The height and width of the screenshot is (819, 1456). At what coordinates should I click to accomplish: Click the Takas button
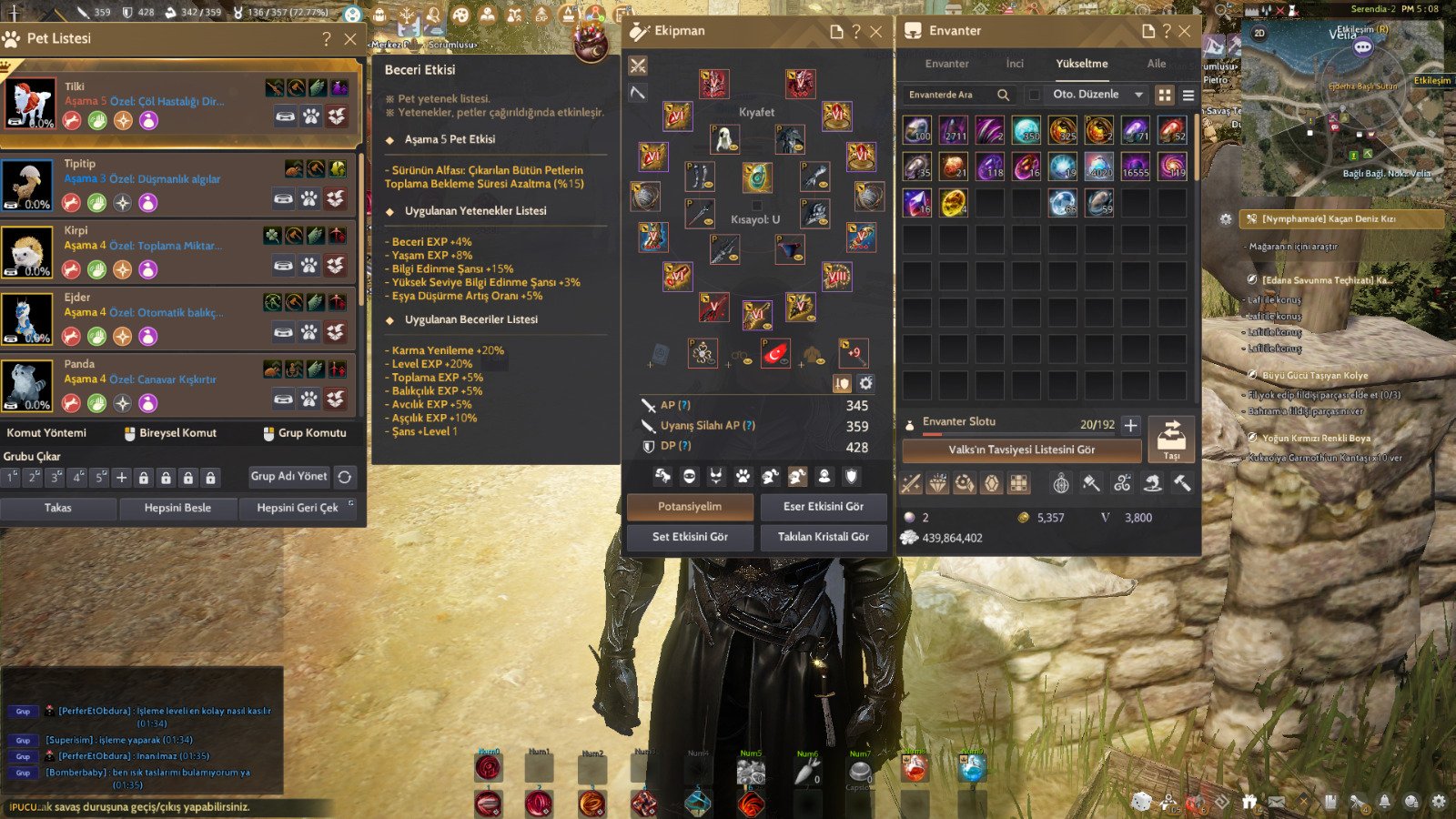(x=58, y=508)
